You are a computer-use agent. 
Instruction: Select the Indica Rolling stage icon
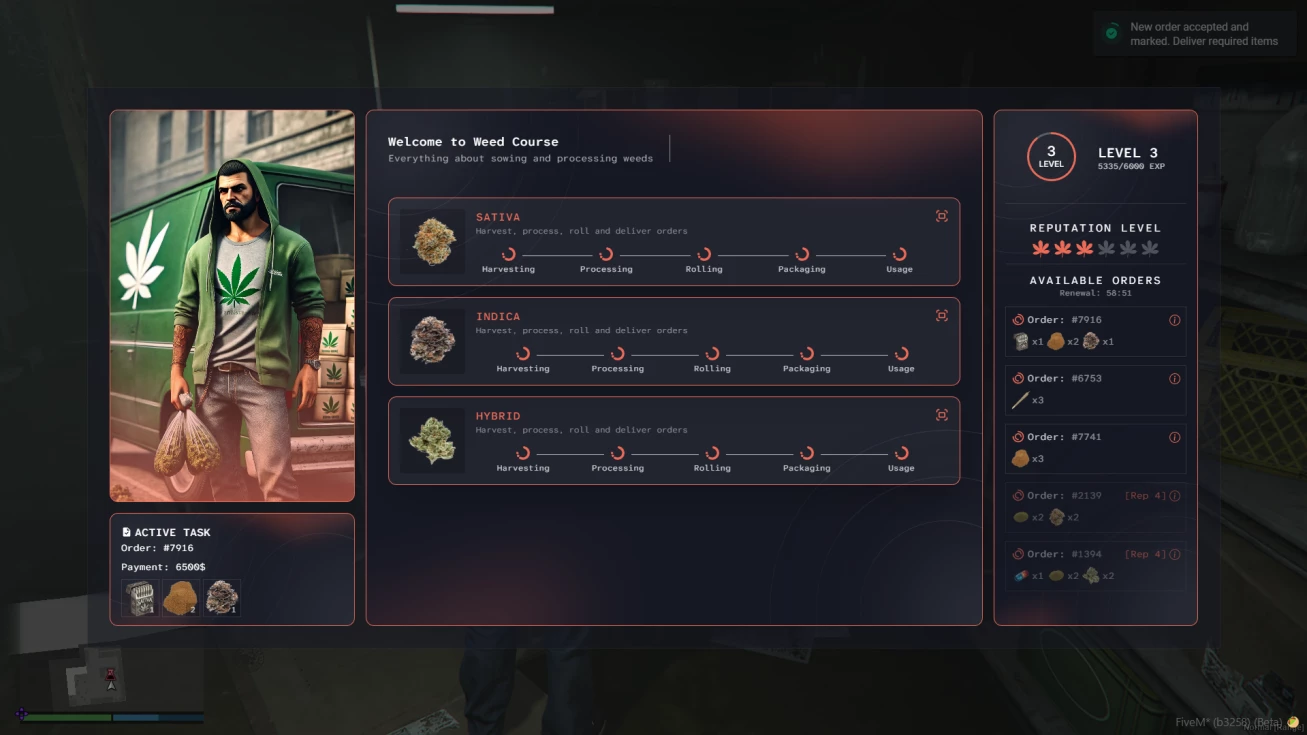tap(712, 351)
